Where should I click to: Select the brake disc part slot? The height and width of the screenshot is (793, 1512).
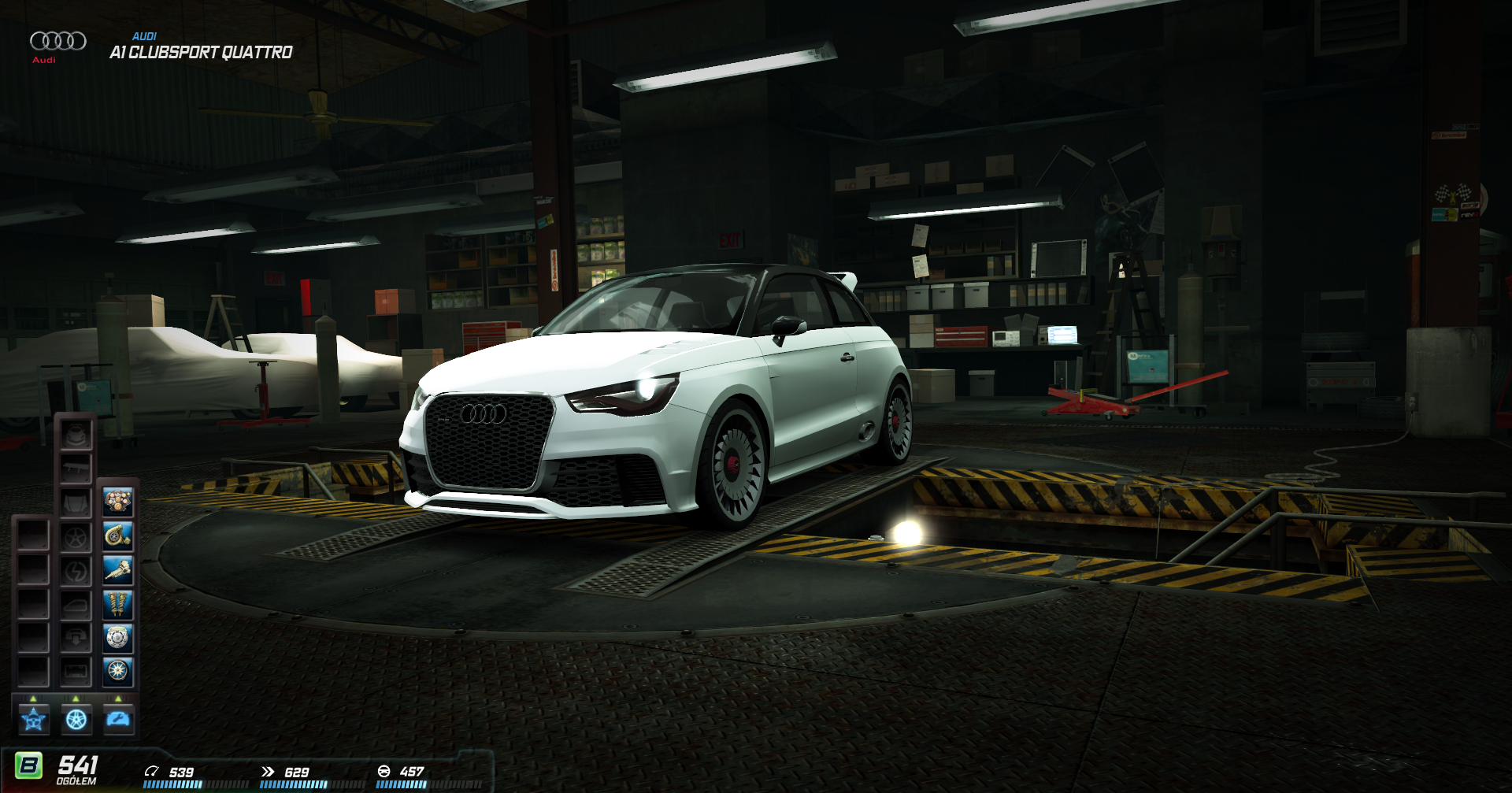click(x=118, y=638)
